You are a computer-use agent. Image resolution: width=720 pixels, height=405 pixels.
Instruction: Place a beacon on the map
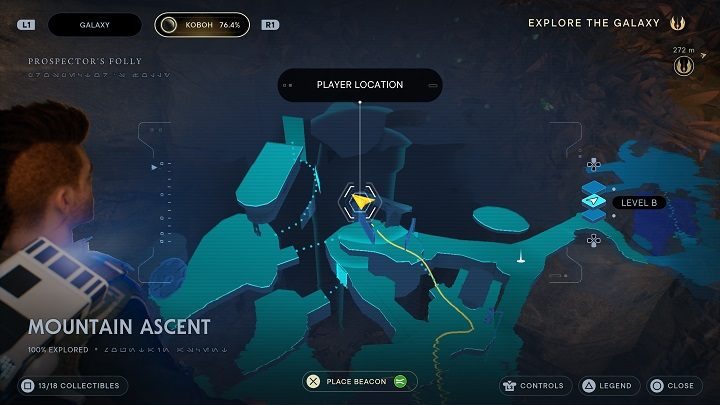click(360, 381)
